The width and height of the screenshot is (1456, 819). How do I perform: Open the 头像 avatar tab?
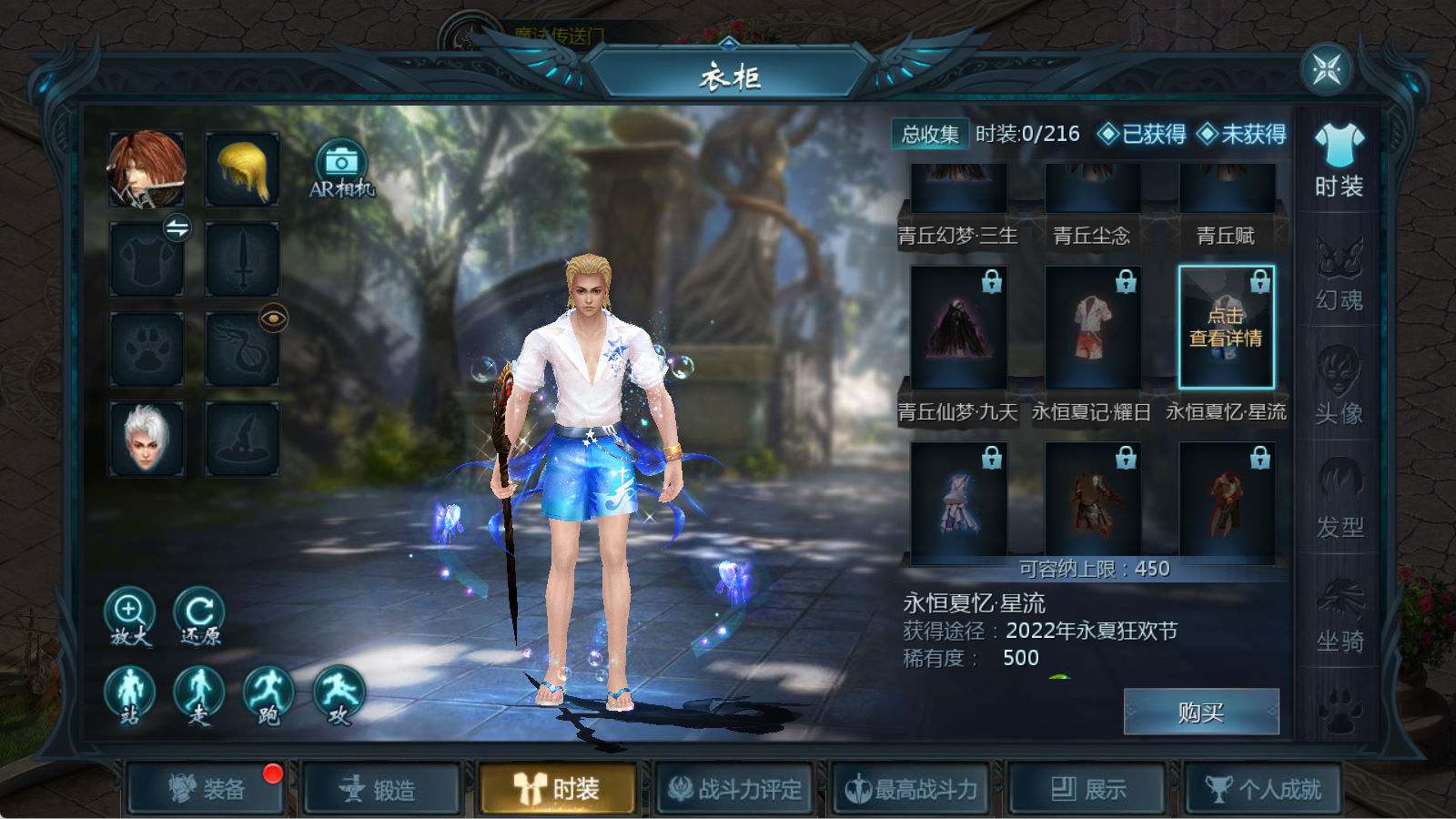point(1340,387)
